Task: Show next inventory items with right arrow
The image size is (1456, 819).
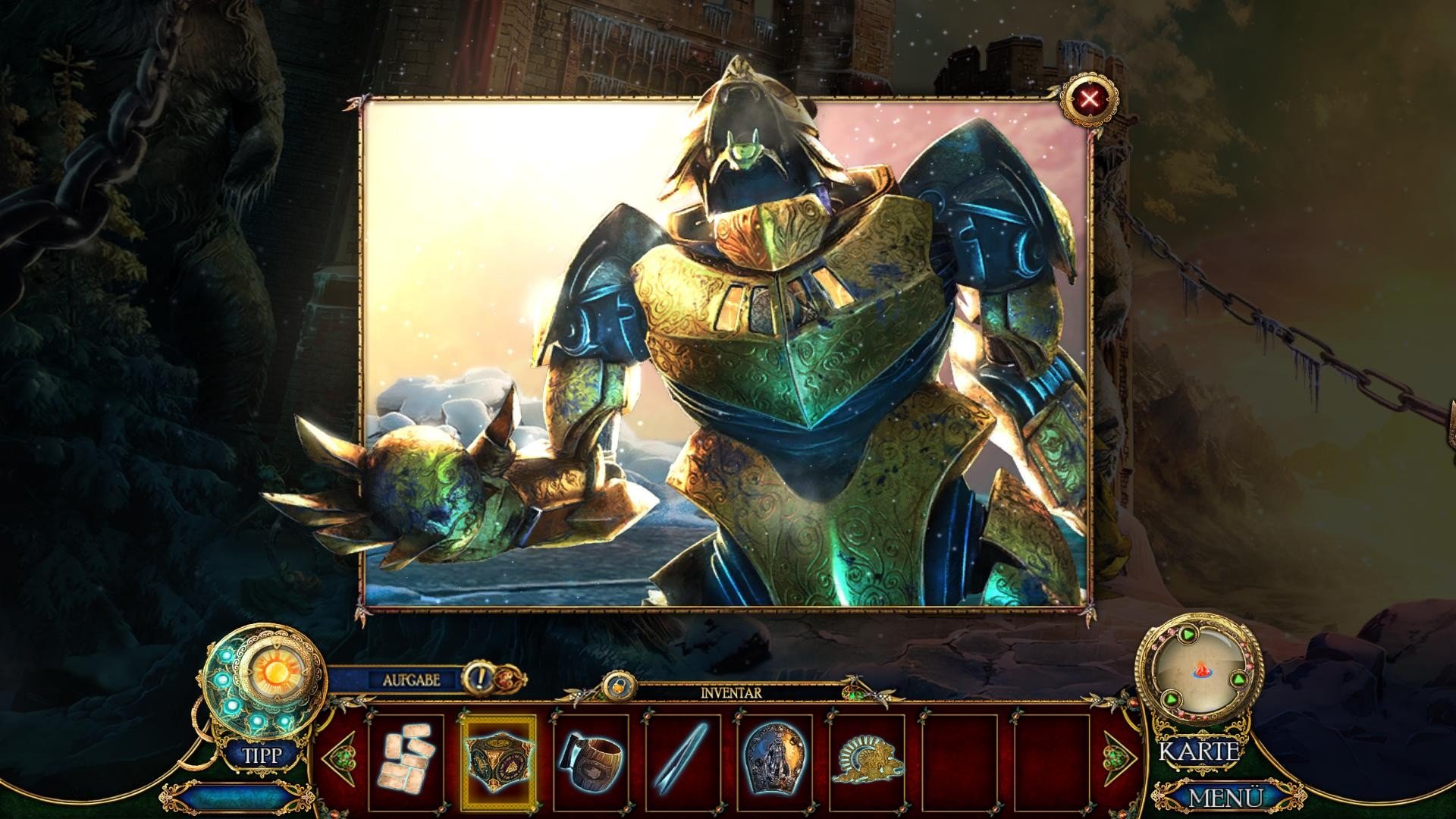Action: click(1119, 756)
